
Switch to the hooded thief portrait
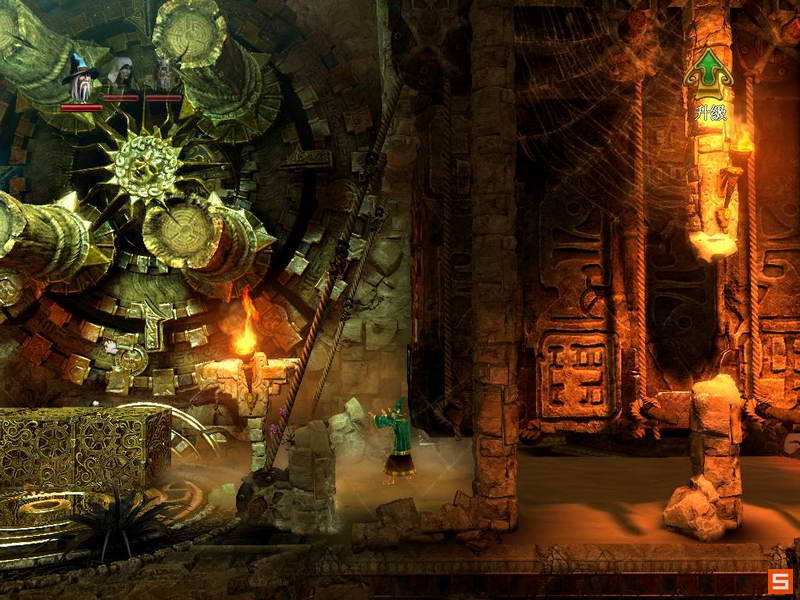[x=122, y=74]
